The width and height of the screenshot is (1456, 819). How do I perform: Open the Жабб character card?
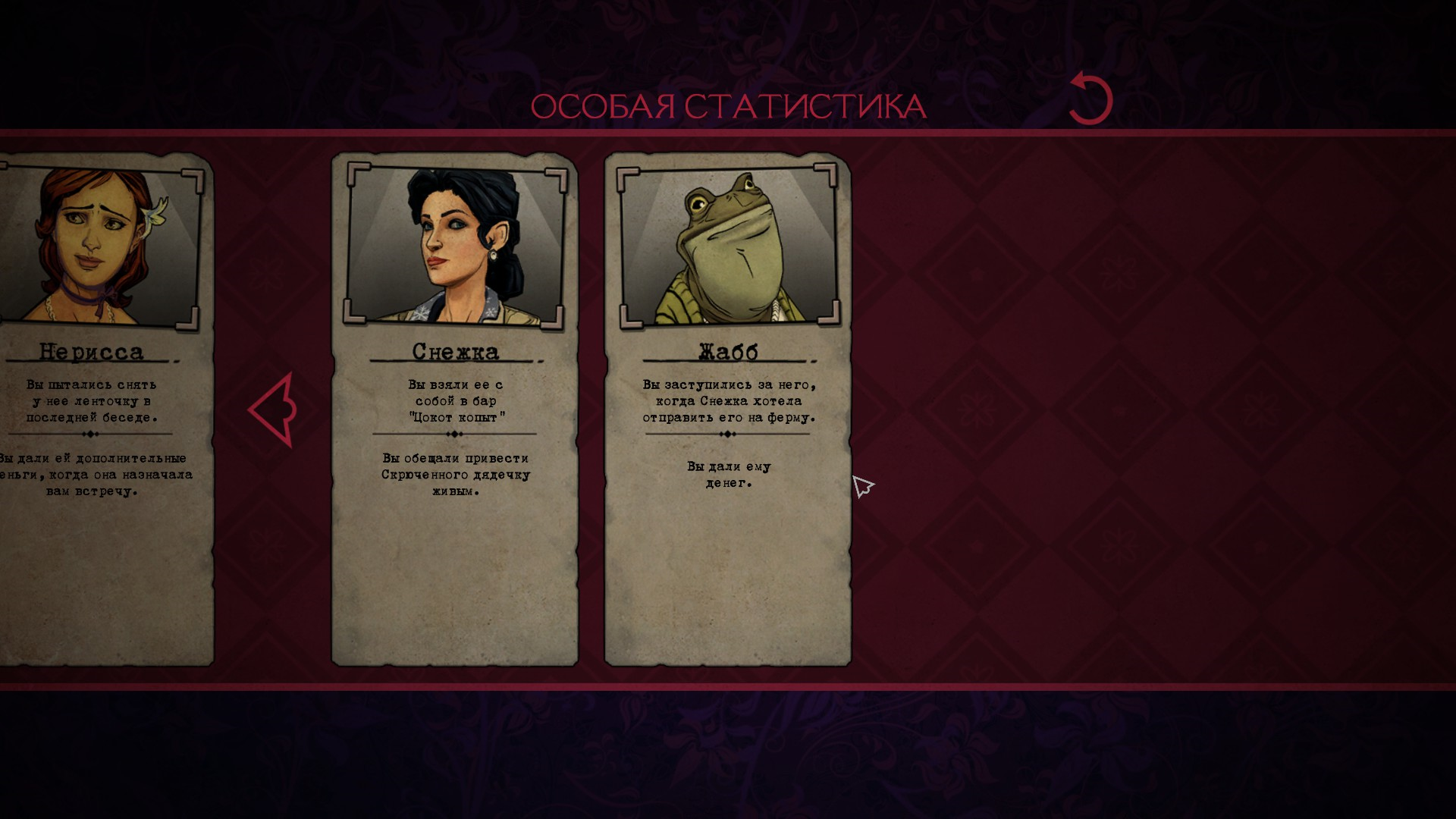[727, 409]
